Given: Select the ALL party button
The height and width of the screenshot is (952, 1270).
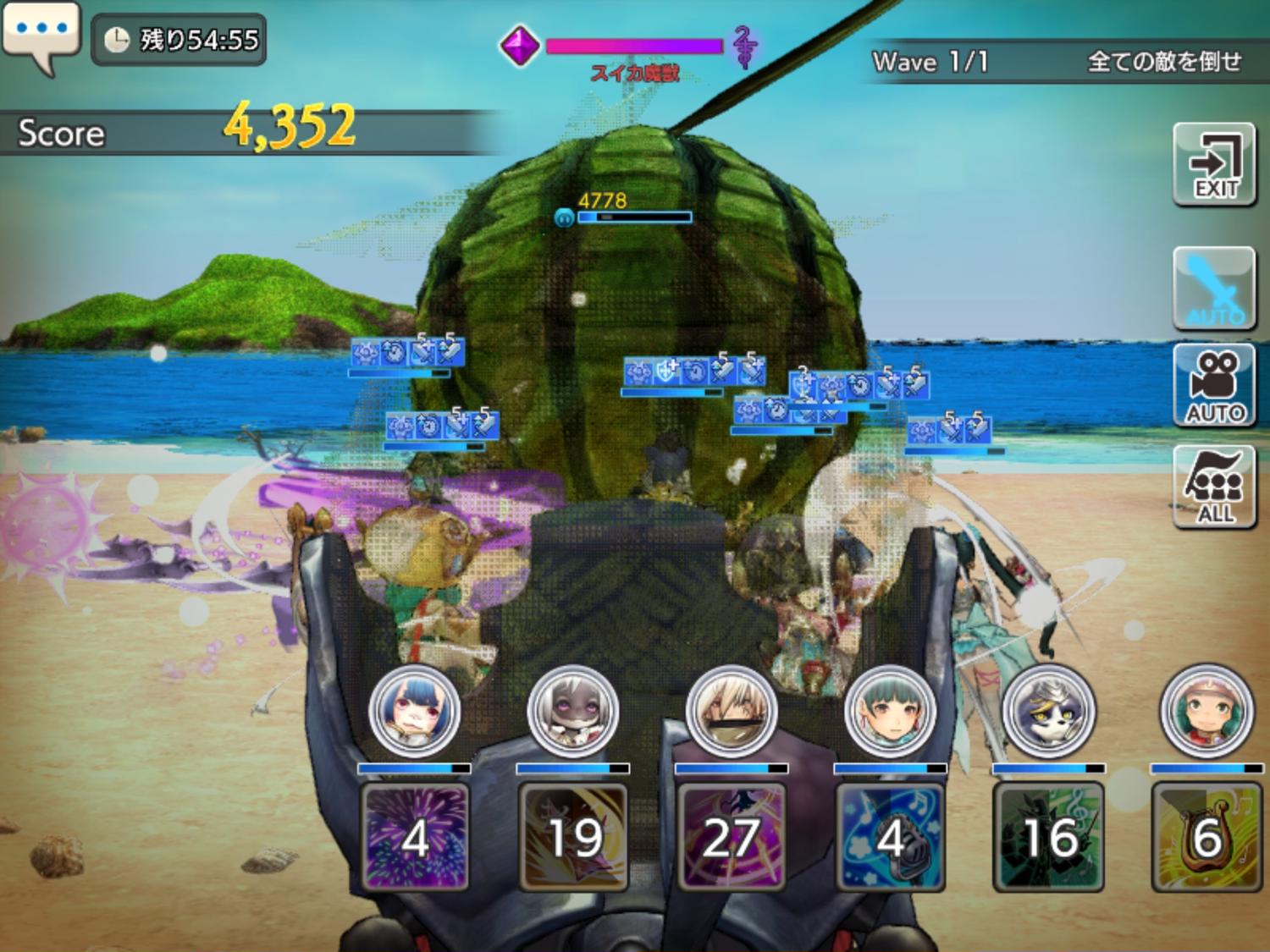Looking at the screenshot, I should pos(1214,487).
